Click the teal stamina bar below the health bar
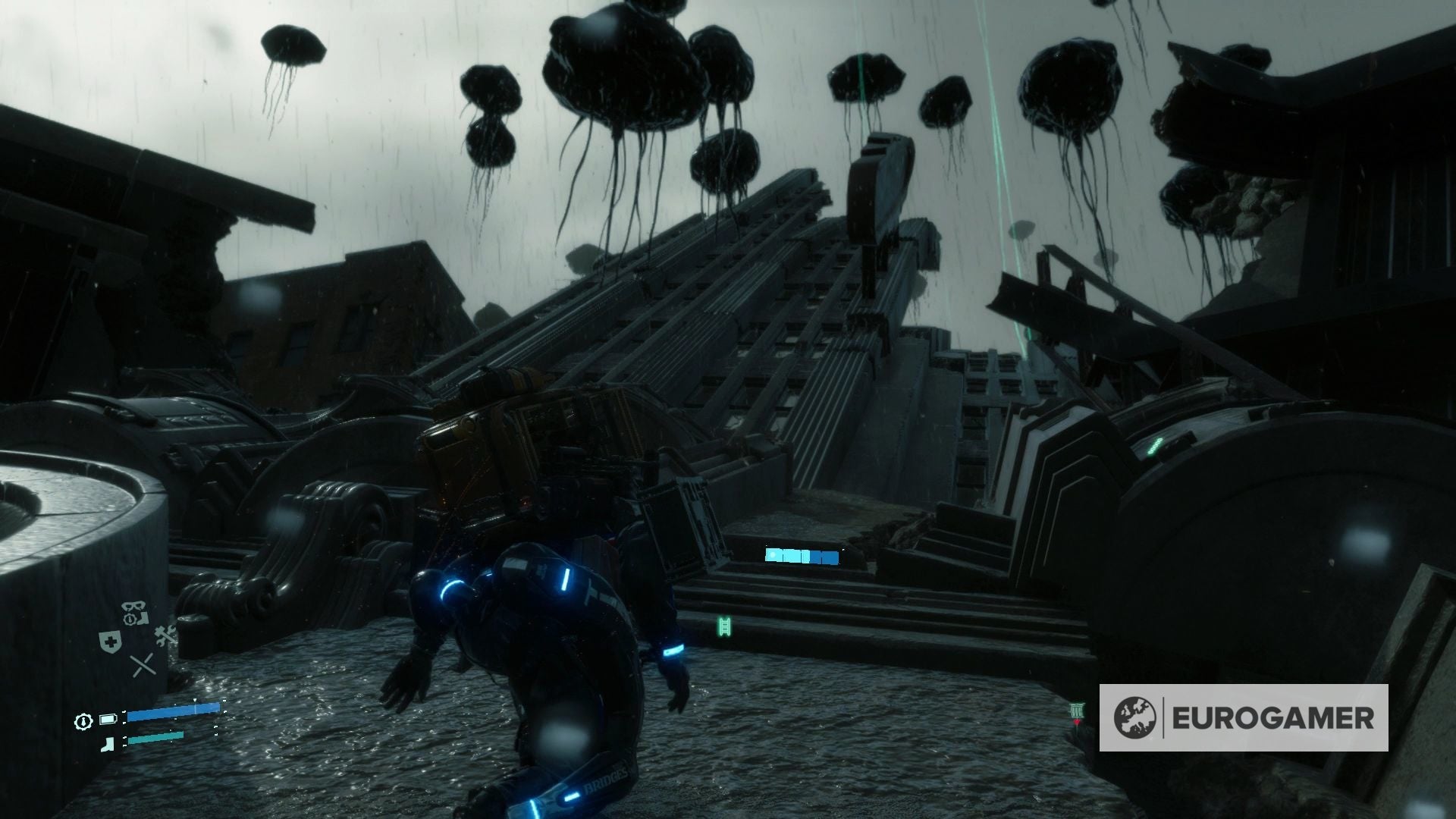 pos(155,738)
